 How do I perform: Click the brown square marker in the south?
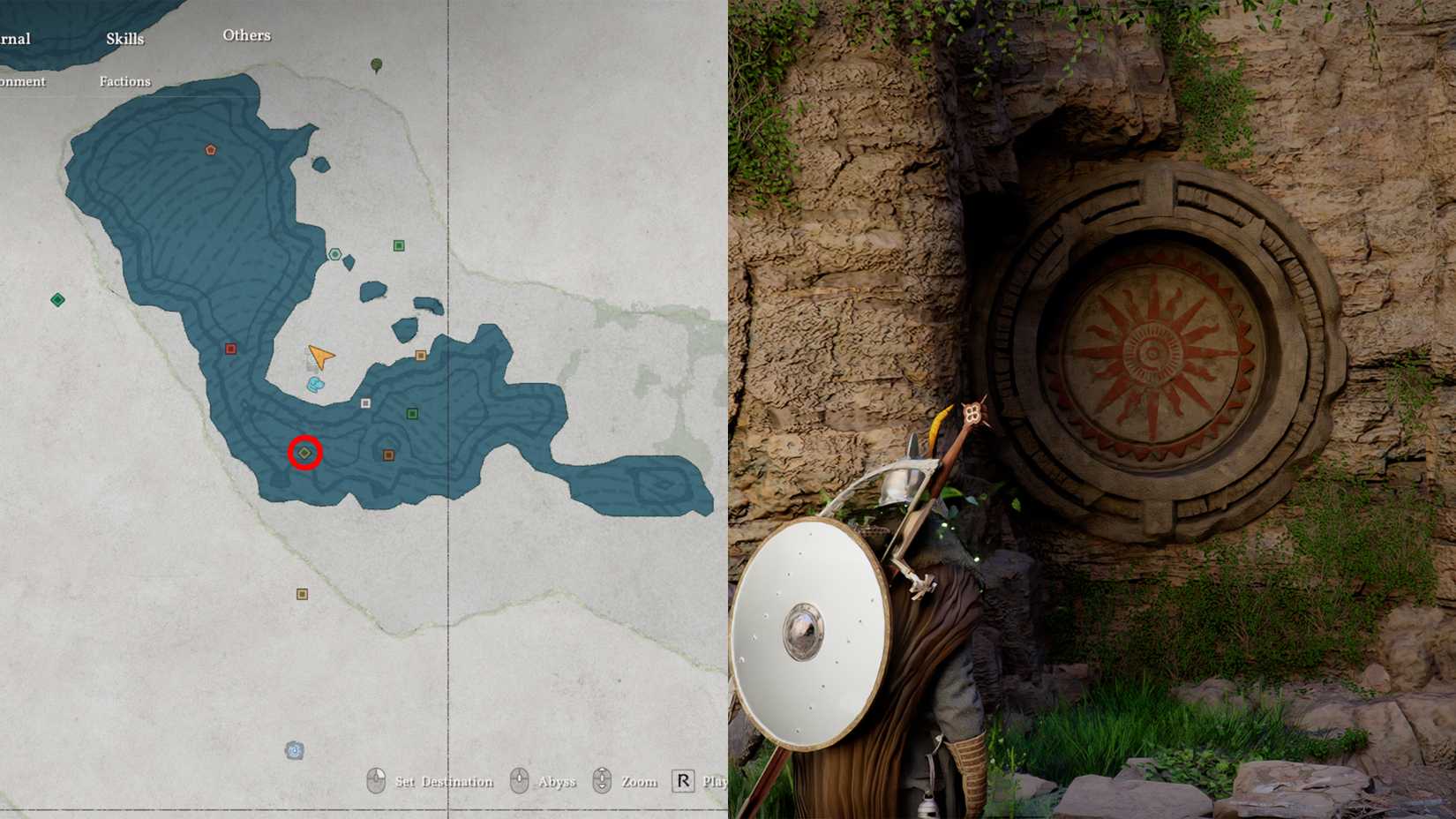[x=302, y=592]
